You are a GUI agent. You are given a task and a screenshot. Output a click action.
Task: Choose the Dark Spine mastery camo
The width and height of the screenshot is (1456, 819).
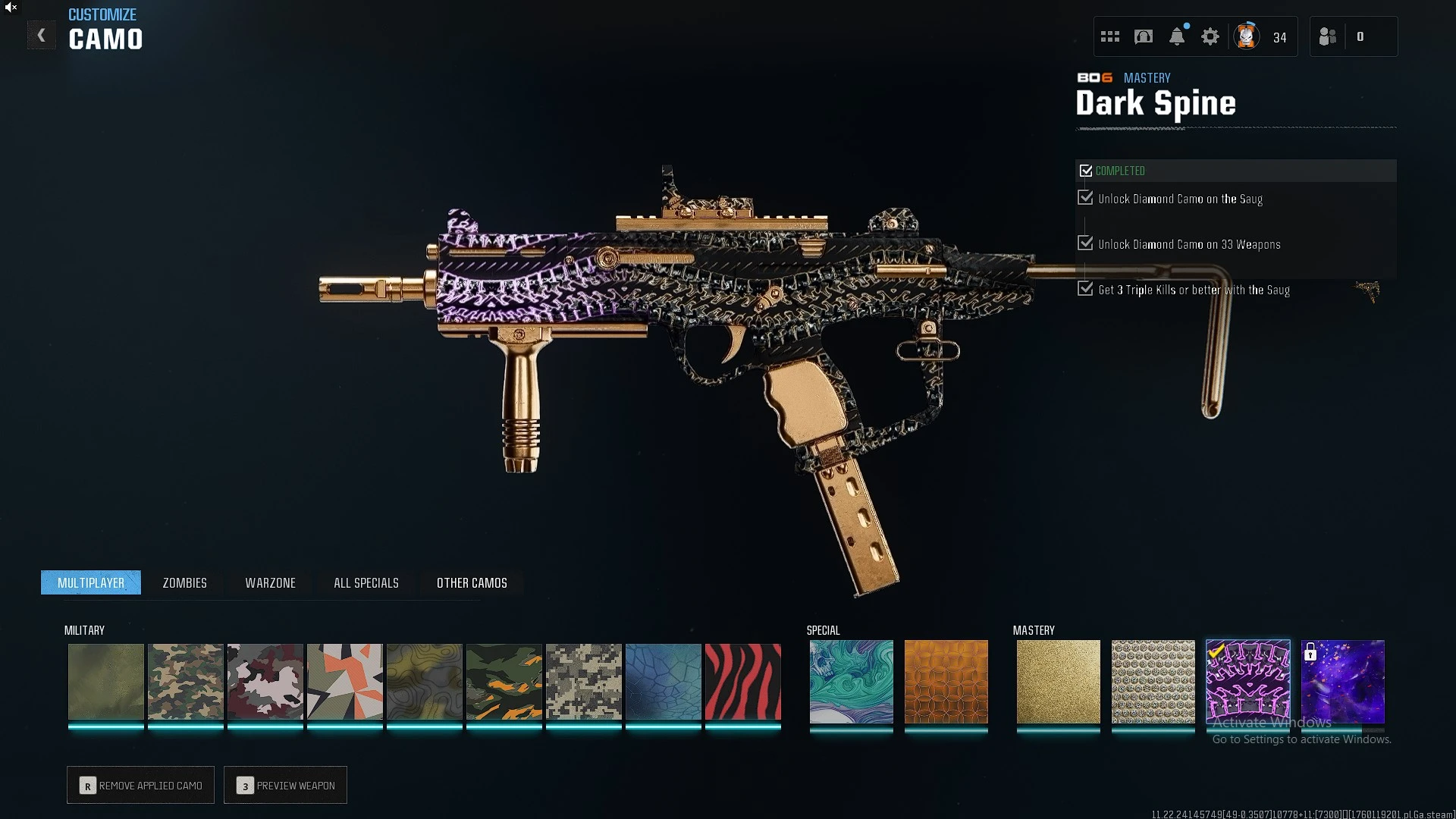[1247, 681]
